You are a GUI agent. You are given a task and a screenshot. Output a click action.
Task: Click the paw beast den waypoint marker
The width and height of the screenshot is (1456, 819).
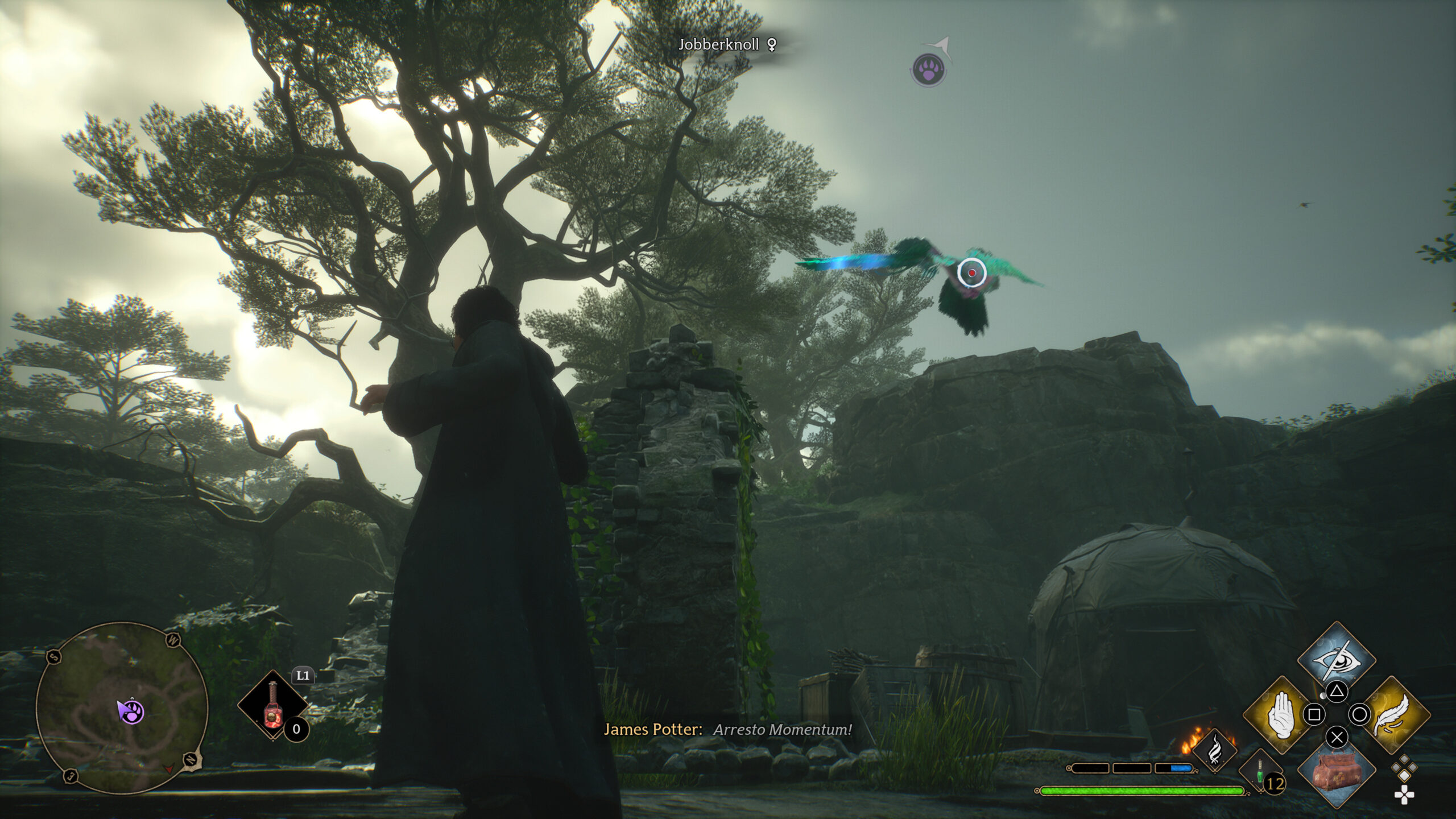tap(928, 71)
